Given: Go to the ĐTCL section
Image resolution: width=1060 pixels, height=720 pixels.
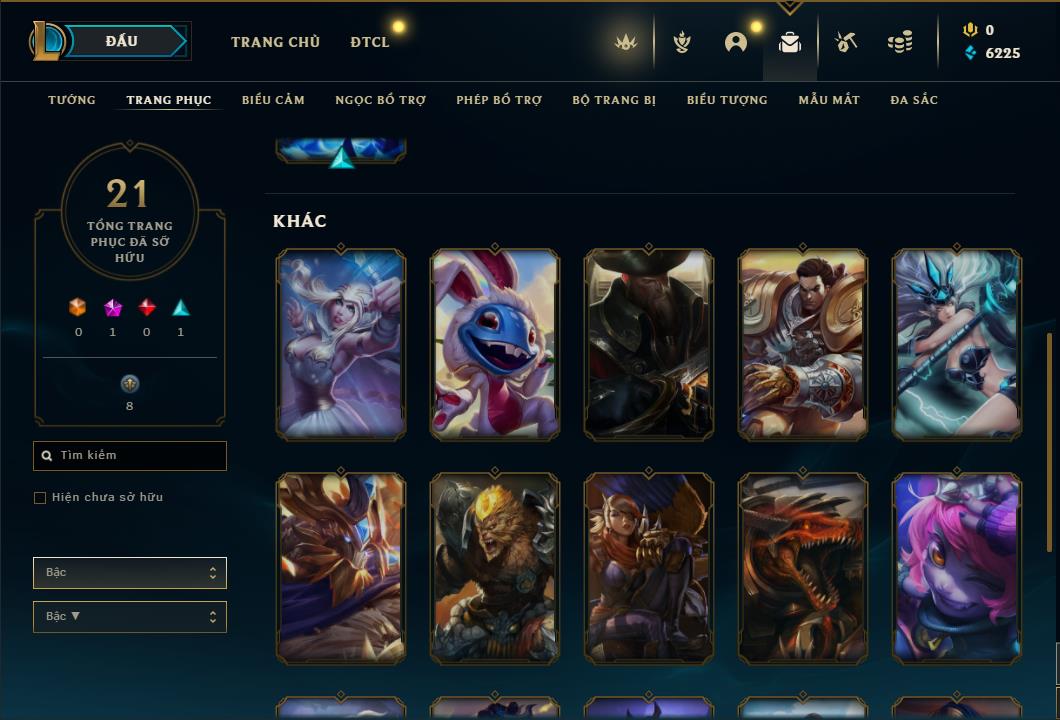Looking at the screenshot, I should [x=370, y=42].
